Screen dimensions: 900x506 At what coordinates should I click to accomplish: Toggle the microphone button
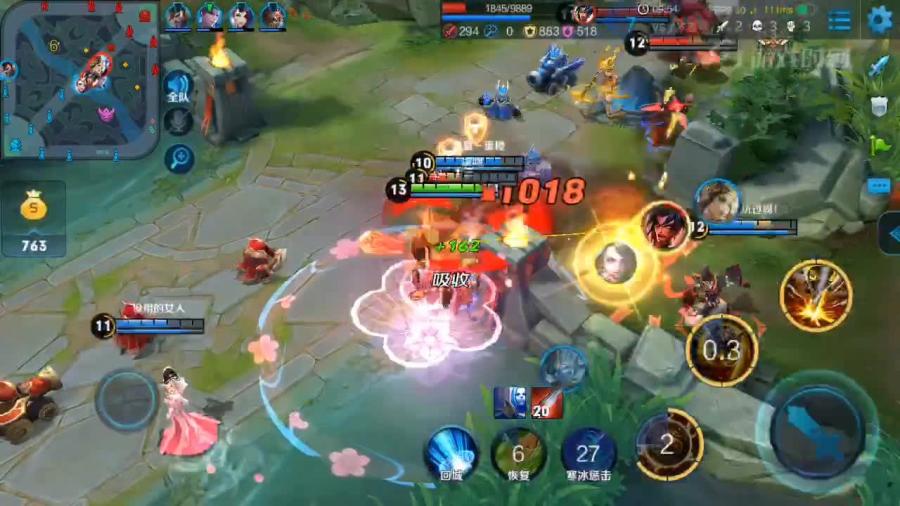point(178,122)
